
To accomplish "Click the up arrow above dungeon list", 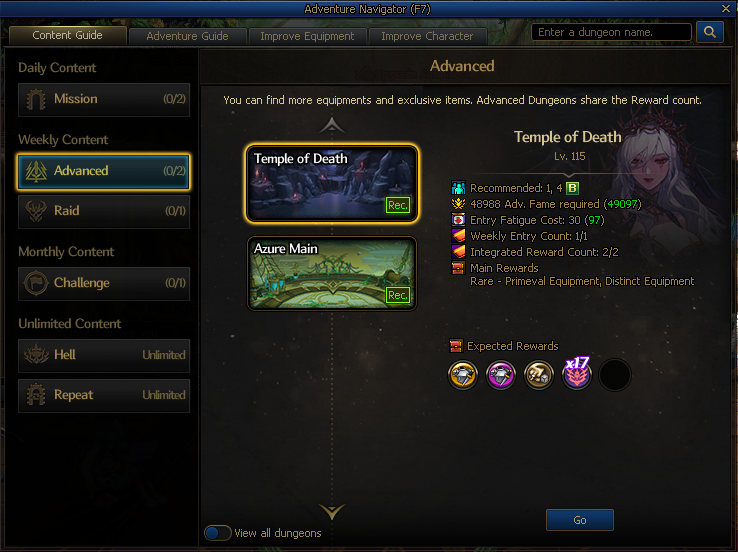I will [x=332, y=126].
